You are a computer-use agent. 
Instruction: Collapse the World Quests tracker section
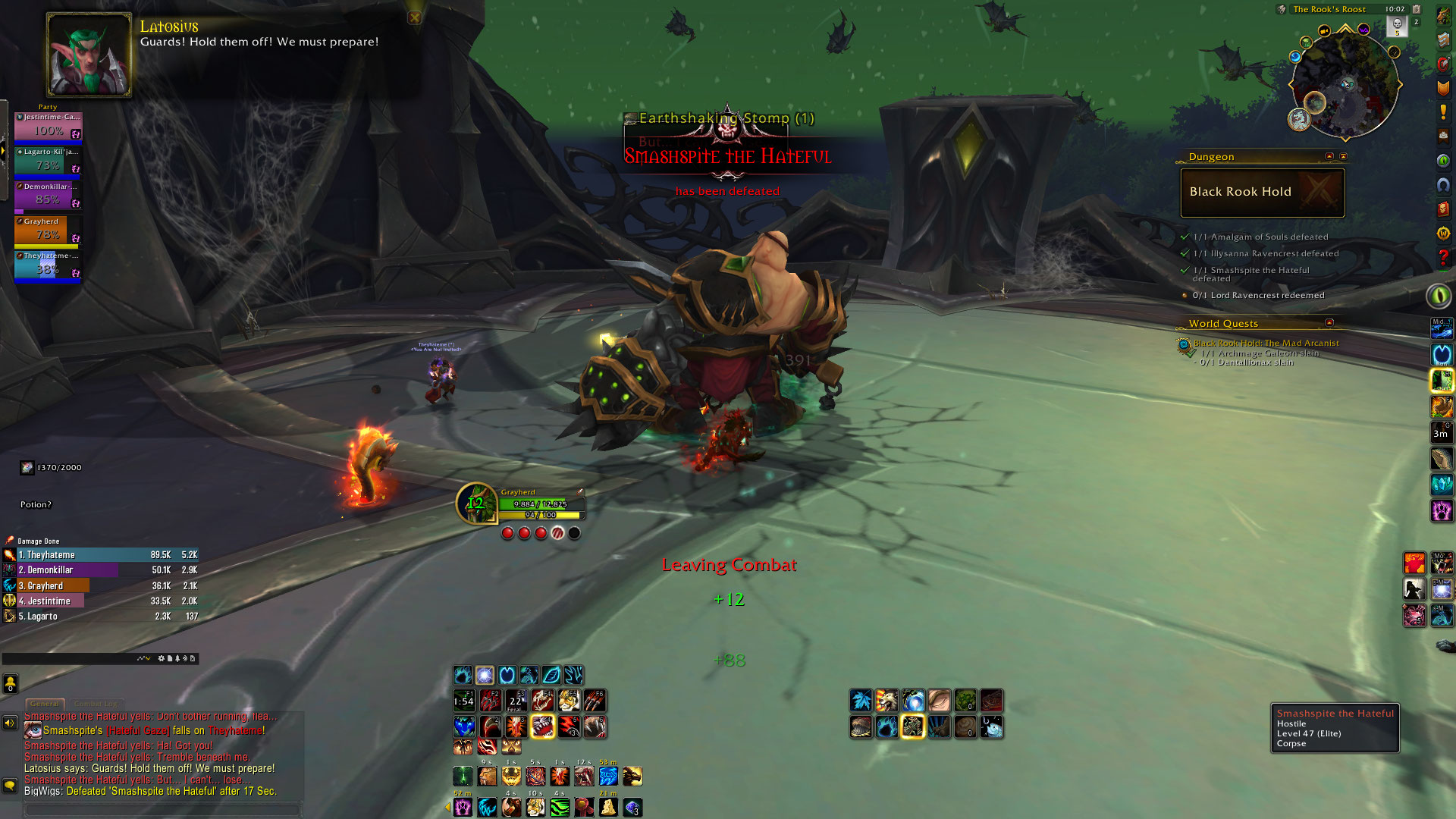[1329, 323]
